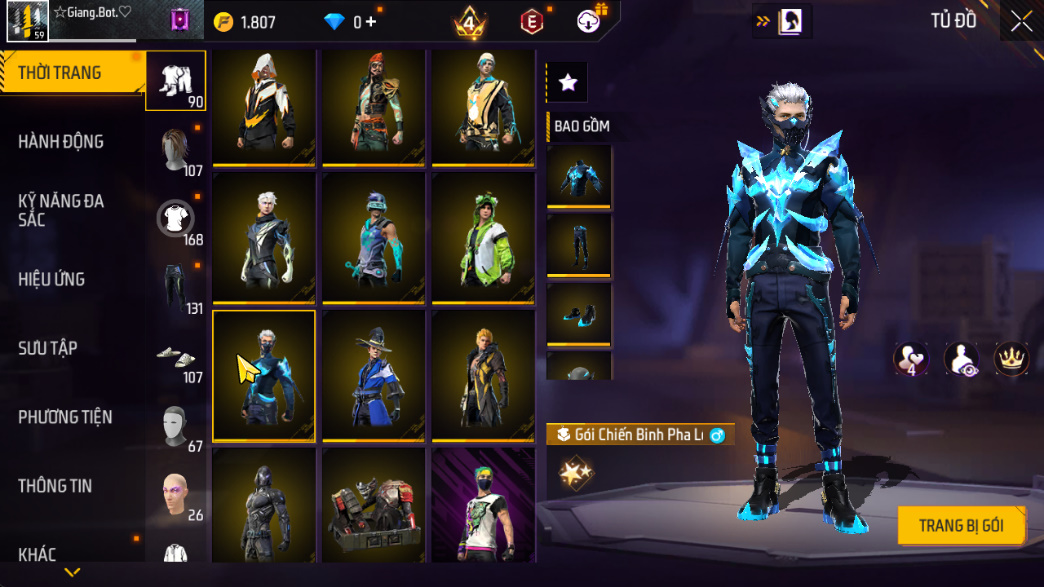Viewport: 1044px width, 587px height.
Task: Open the favorites star filter
Action: (568, 83)
